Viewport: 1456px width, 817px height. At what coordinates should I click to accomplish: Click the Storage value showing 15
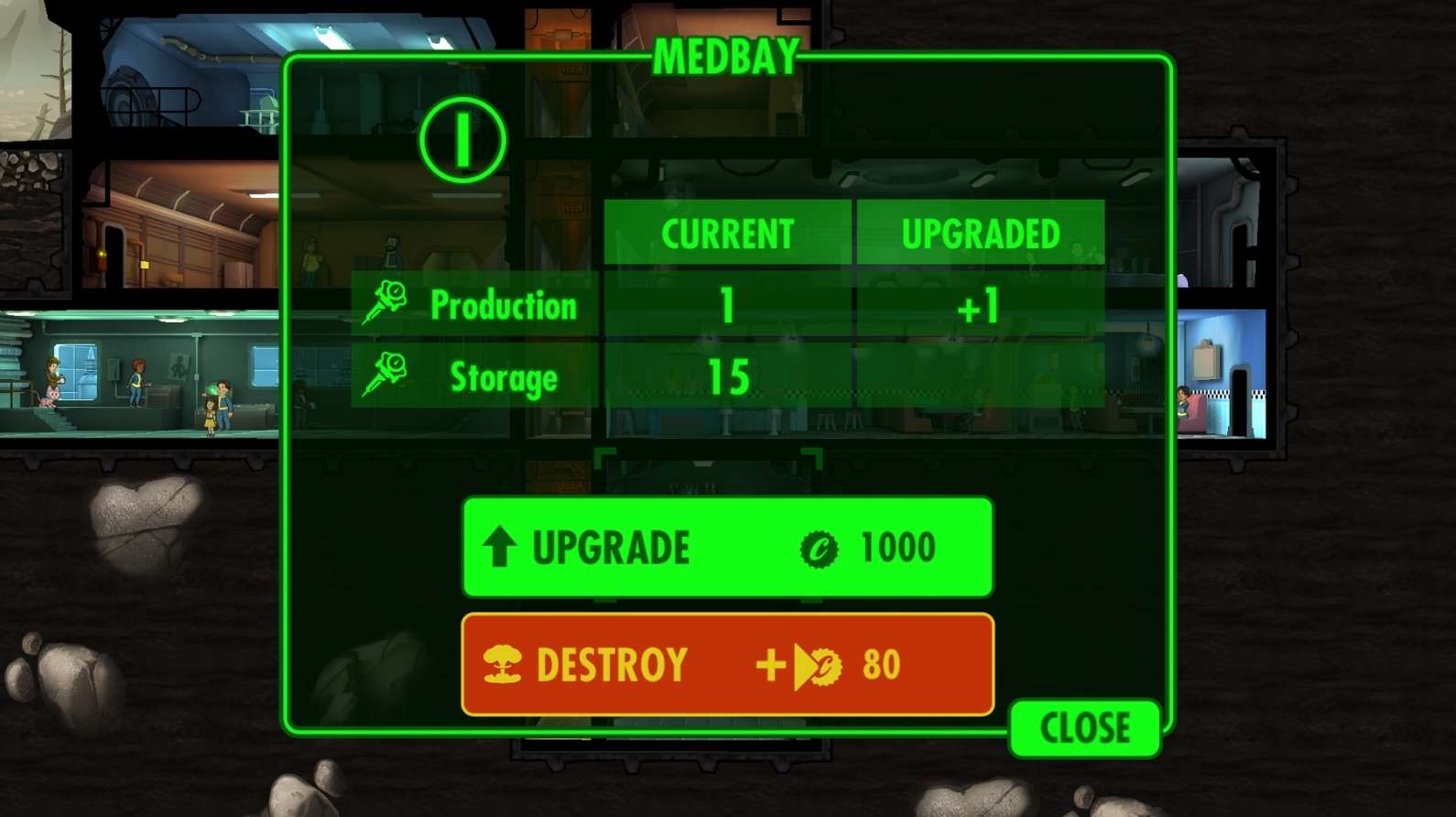[728, 375]
